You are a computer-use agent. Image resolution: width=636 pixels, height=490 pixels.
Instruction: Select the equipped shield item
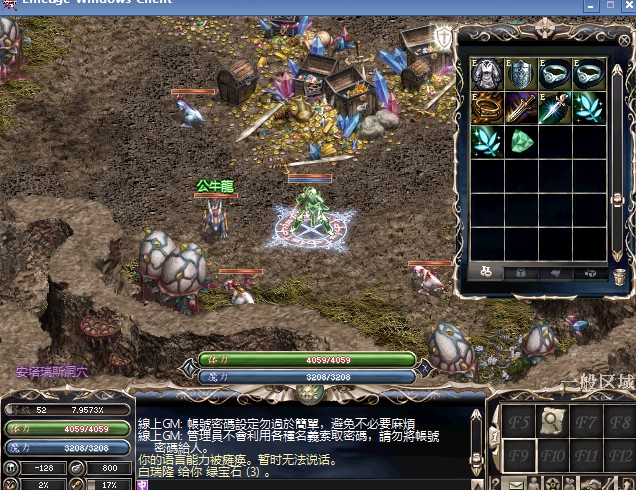521,74
